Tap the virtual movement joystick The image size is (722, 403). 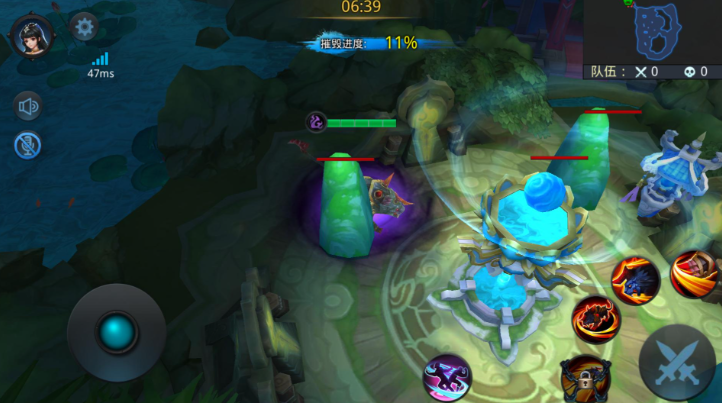point(117,331)
